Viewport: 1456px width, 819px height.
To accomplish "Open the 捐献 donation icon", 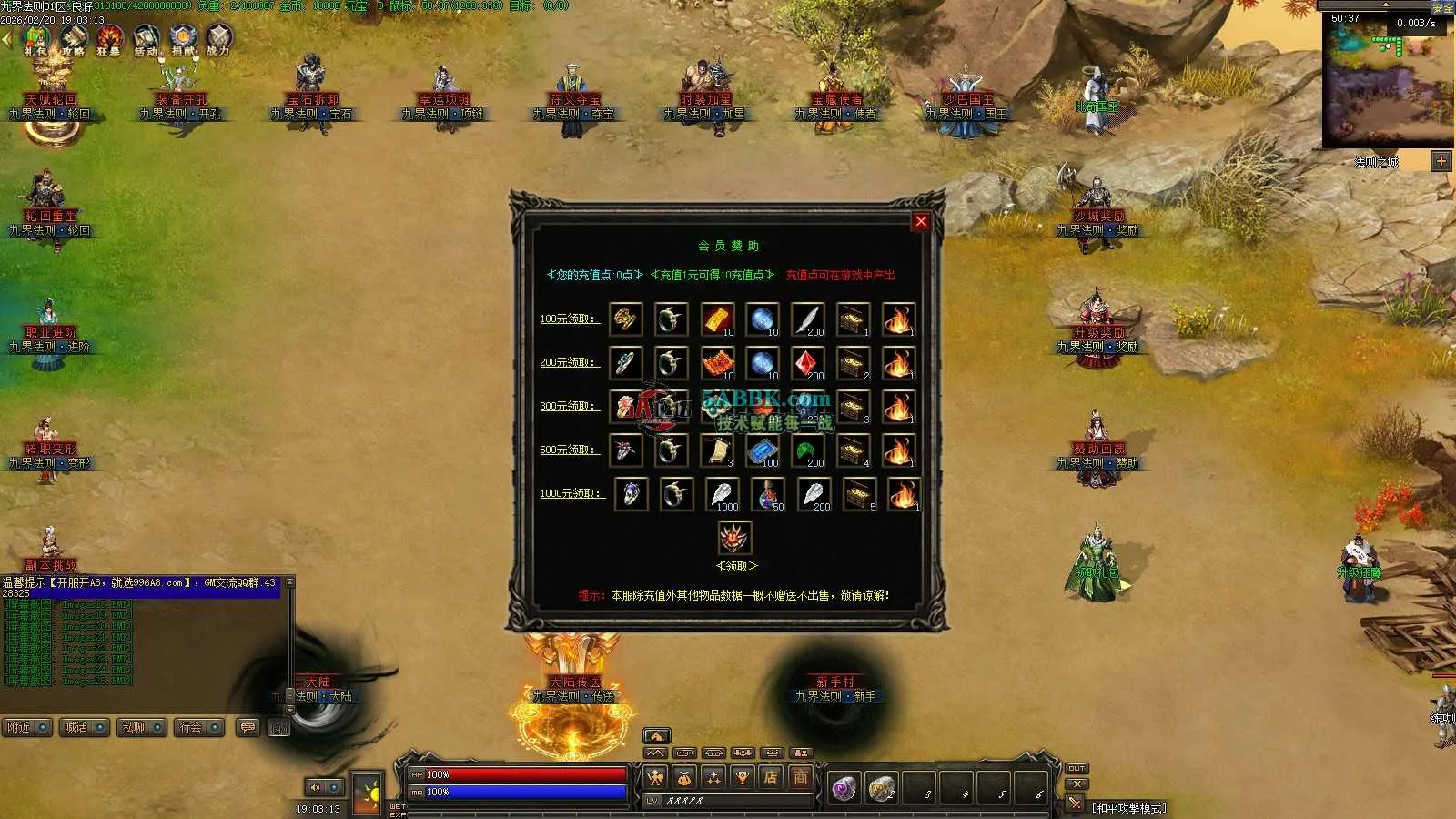I will [183, 39].
